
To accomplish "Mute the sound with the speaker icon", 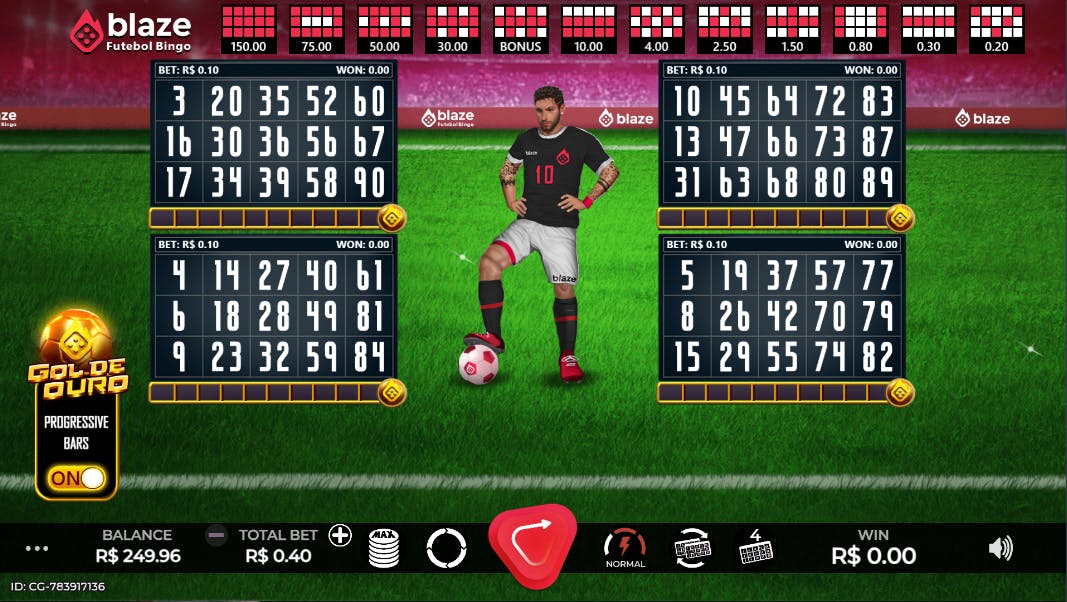I will click(x=1000, y=547).
